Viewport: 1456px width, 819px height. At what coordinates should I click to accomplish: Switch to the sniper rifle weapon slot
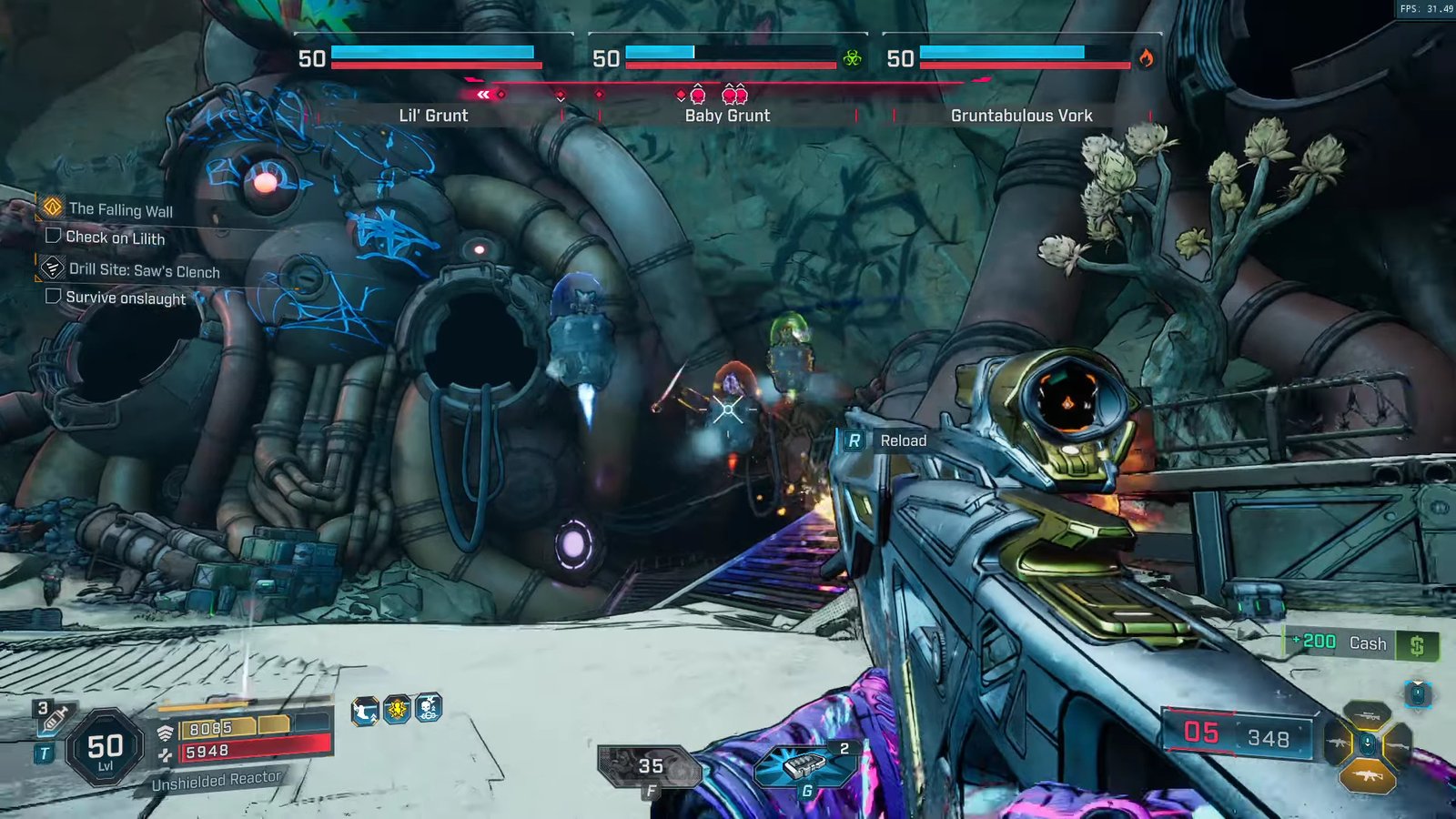click(x=1366, y=715)
